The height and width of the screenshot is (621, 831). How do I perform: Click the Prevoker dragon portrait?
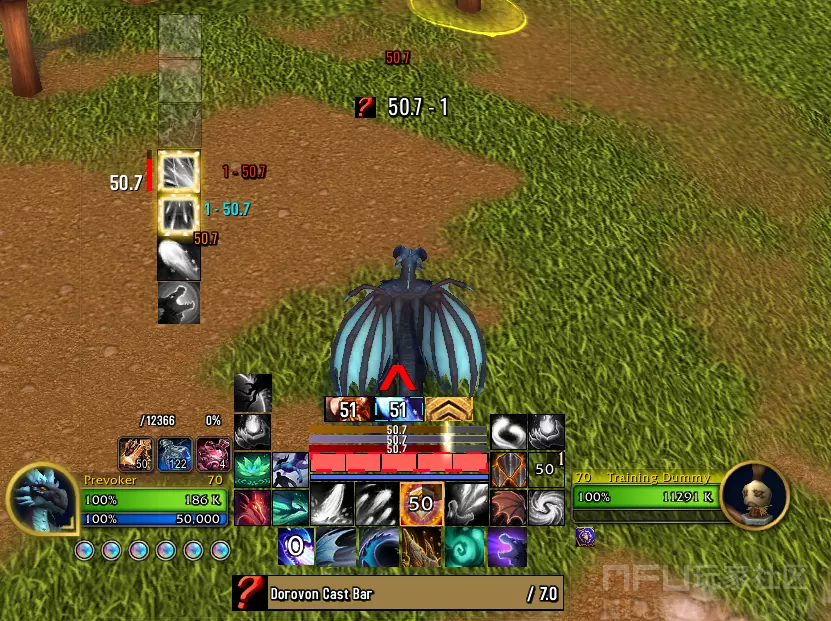[x=42, y=499]
